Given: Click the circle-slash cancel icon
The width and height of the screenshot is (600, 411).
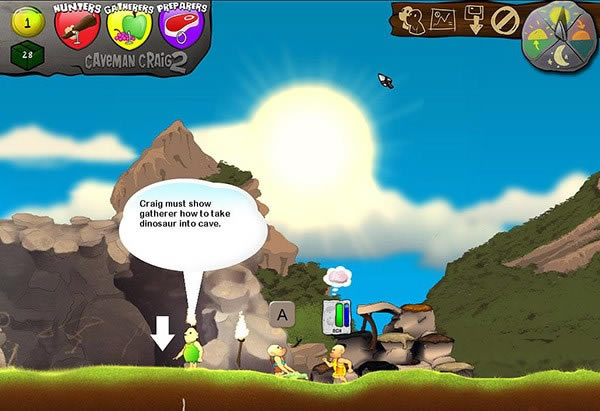Looking at the screenshot, I should click(x=506, y=20).
